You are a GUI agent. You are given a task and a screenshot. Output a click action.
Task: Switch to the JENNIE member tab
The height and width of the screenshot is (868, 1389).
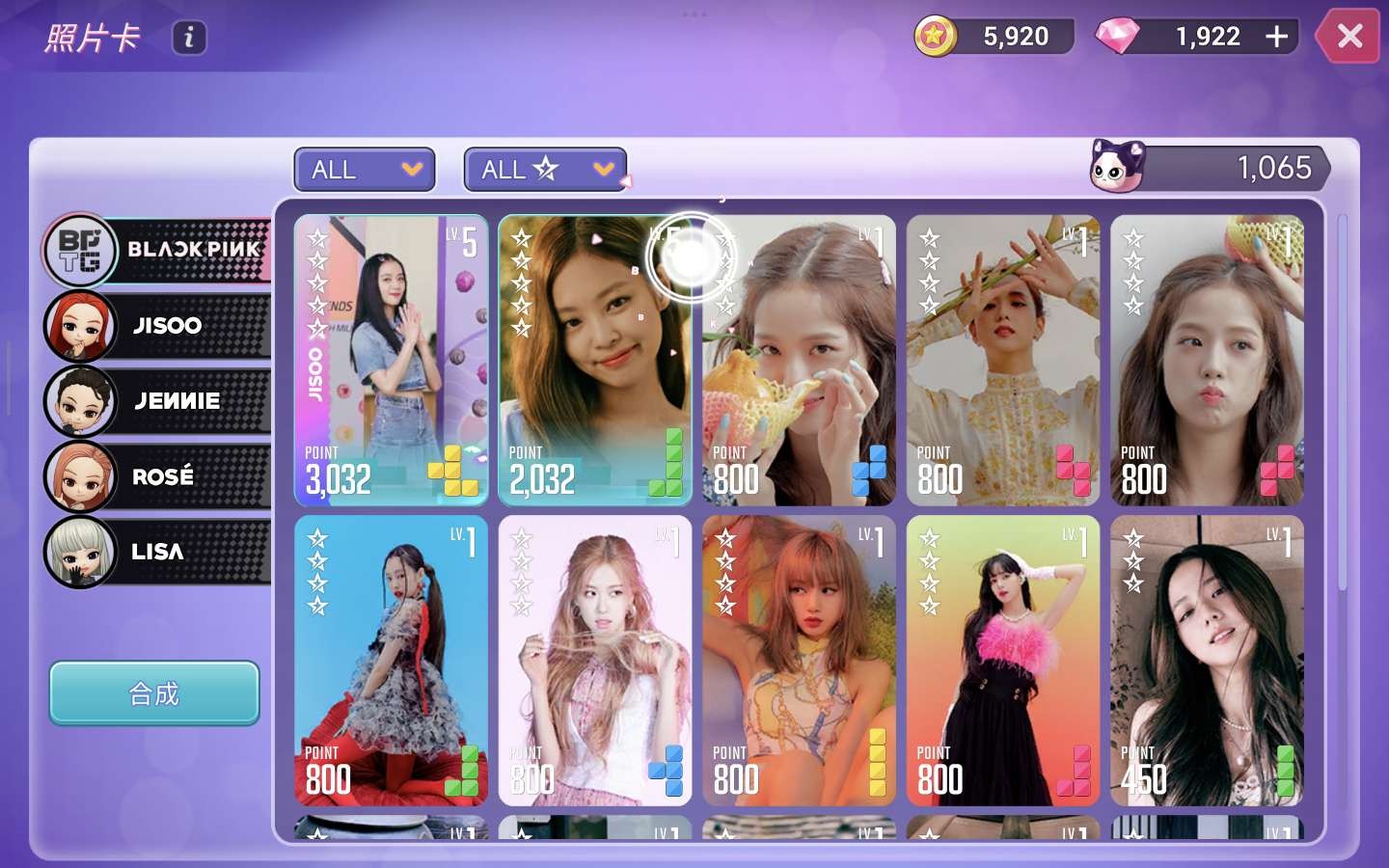point(159,401)
